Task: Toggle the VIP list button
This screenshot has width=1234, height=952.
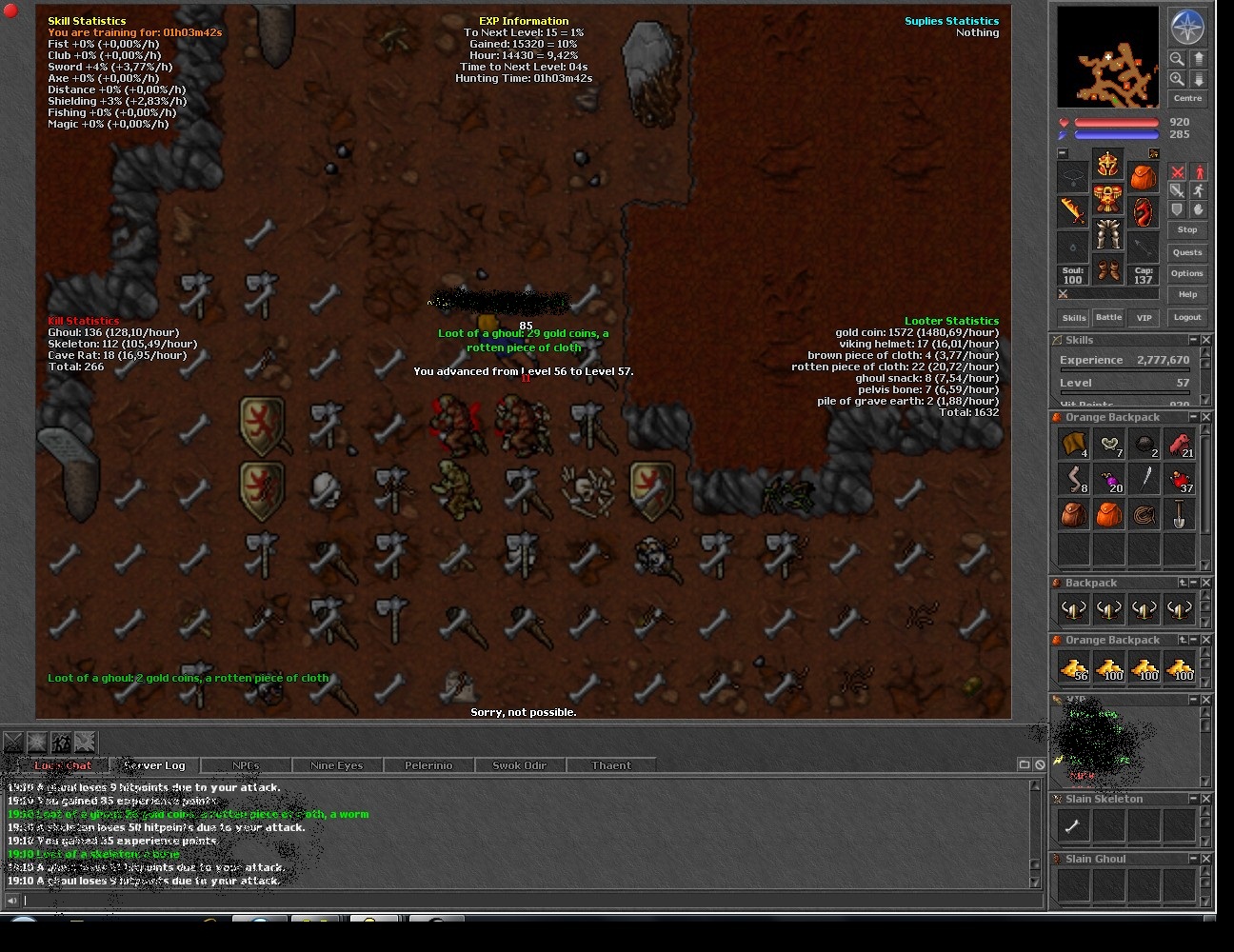Action: pyautogui.click(x=1144, y=317)
